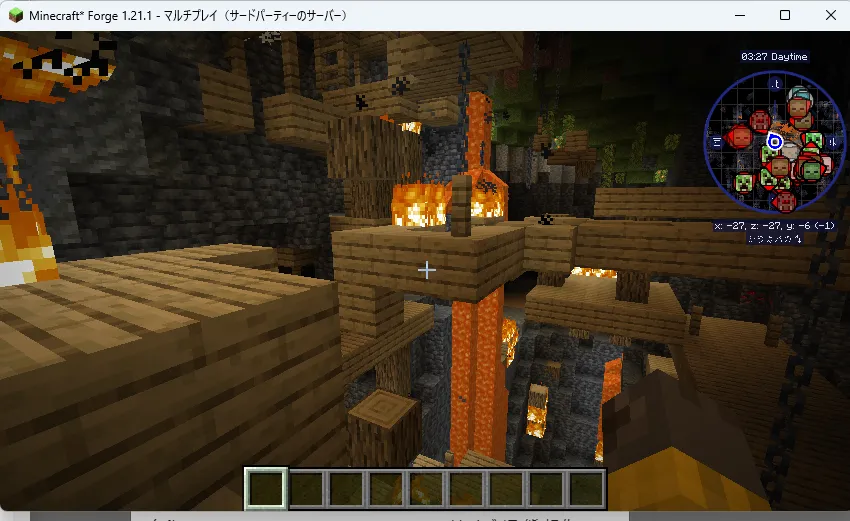Close the Minecraft Forge window

(x=828, y=15)
